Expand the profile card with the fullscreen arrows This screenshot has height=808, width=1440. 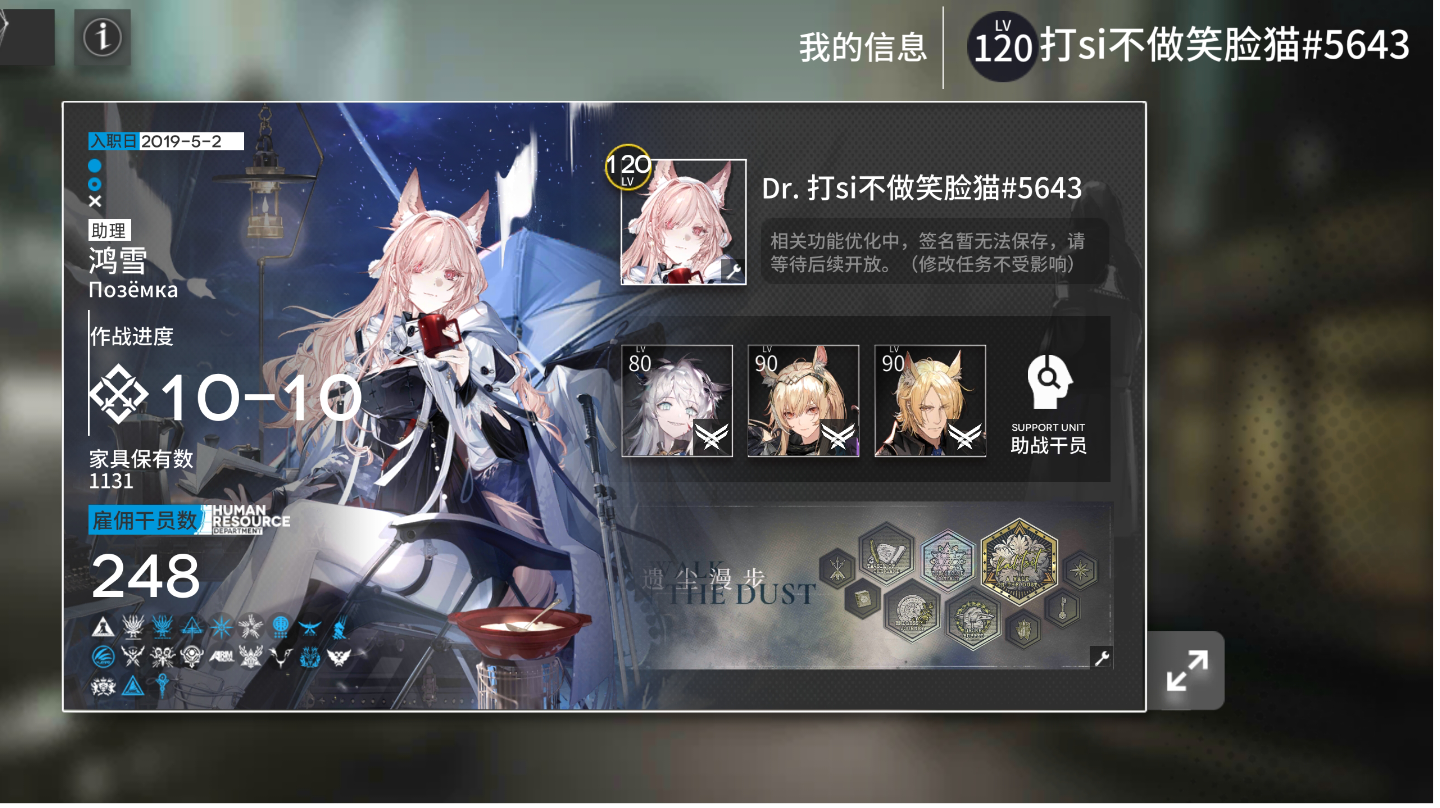[x=1186, y=670]
